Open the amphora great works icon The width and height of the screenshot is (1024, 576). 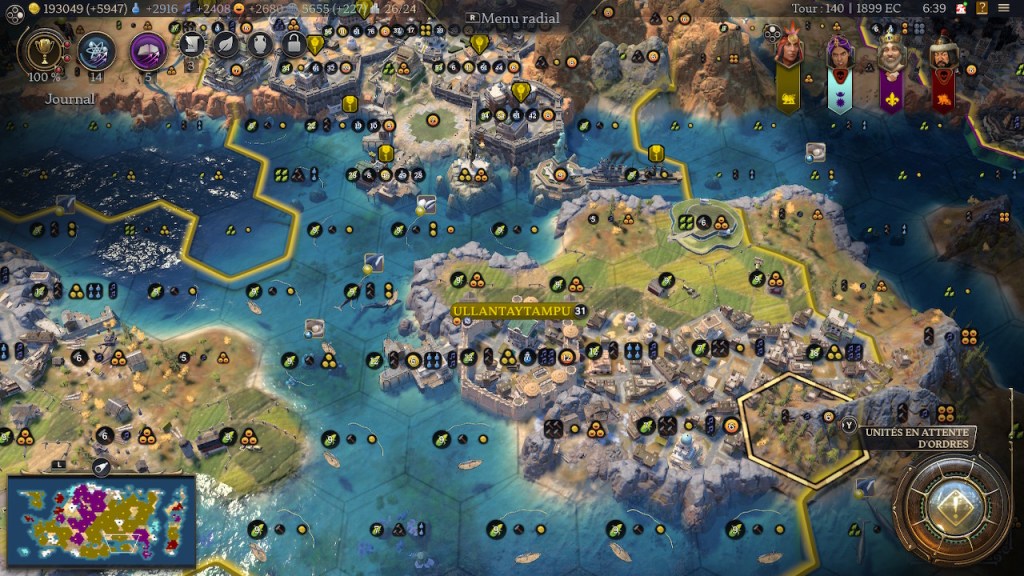[259, 43]
